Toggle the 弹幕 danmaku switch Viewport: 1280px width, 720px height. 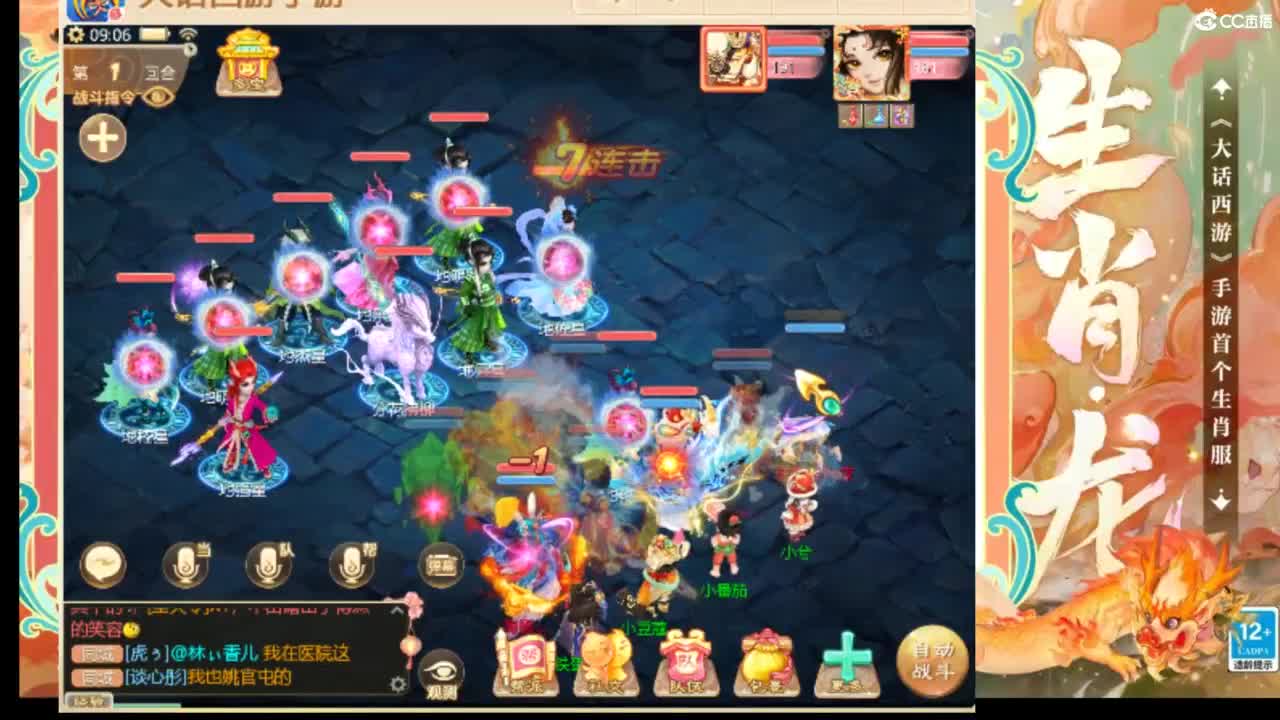click(440, 563)
